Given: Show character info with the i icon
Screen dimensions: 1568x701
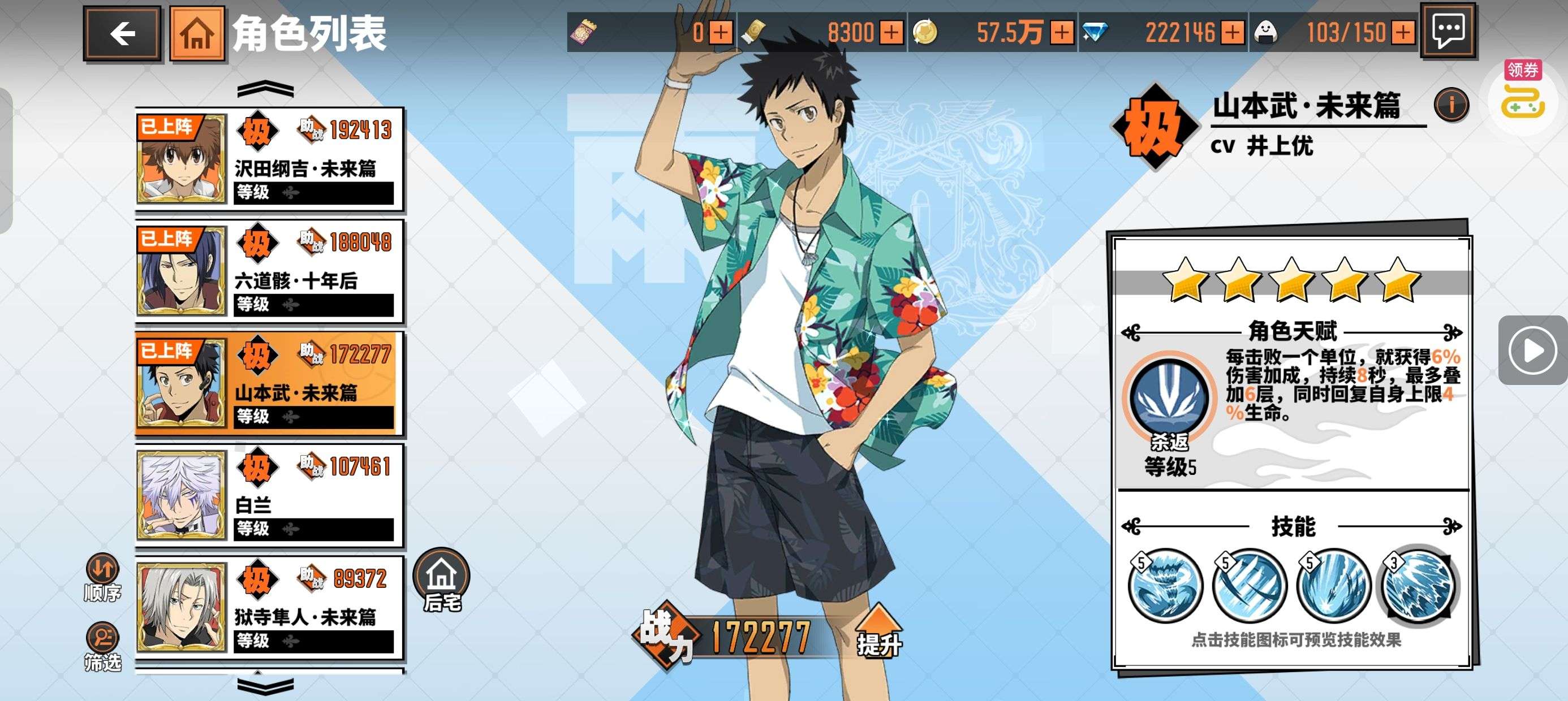Looking at the screenshot, I should coord(1450,105).
